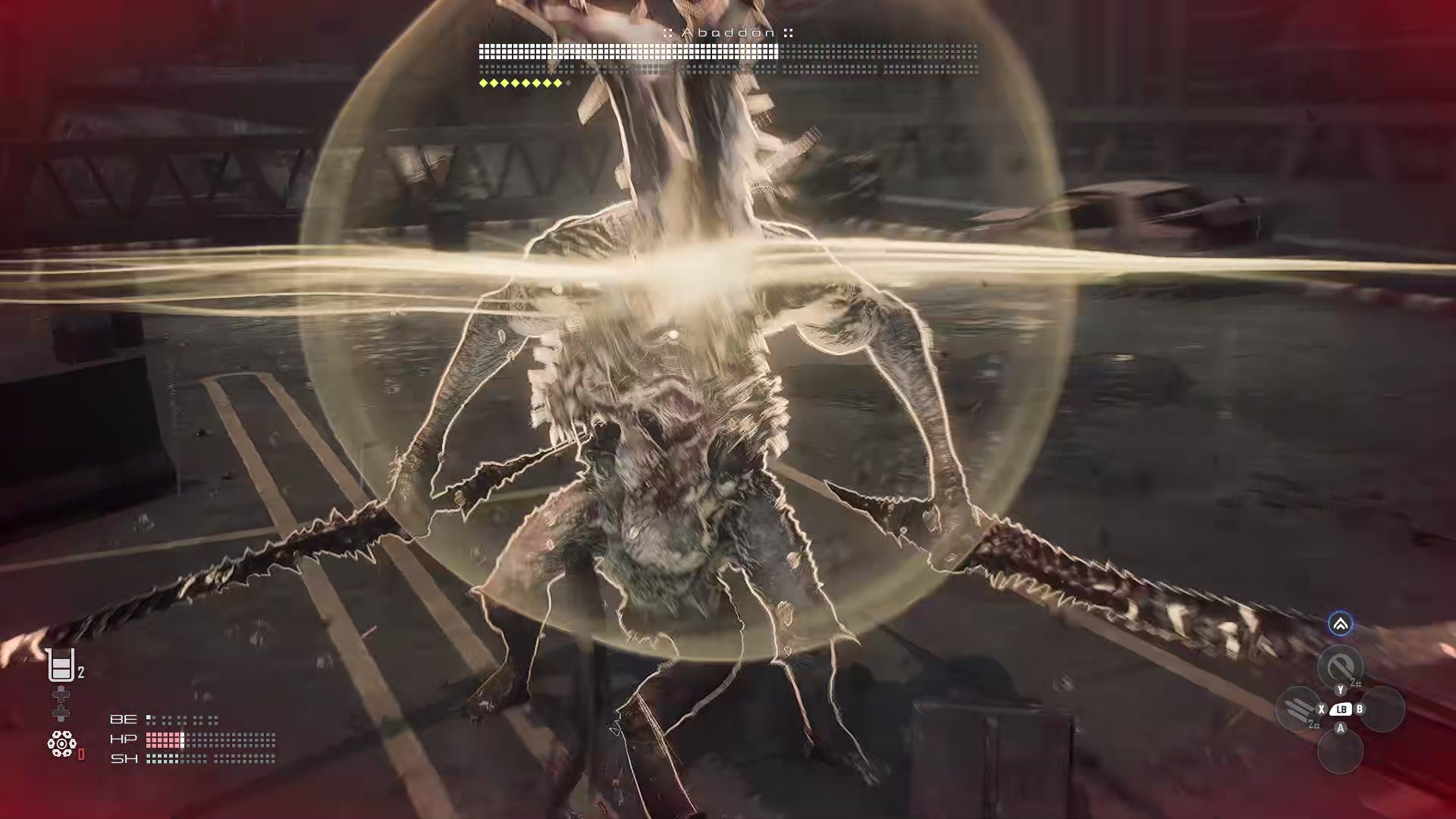The width and height of the screenshot is (1456, 819).
Task: Click the empty skill circle next to B
Action: pos(1383,708)
